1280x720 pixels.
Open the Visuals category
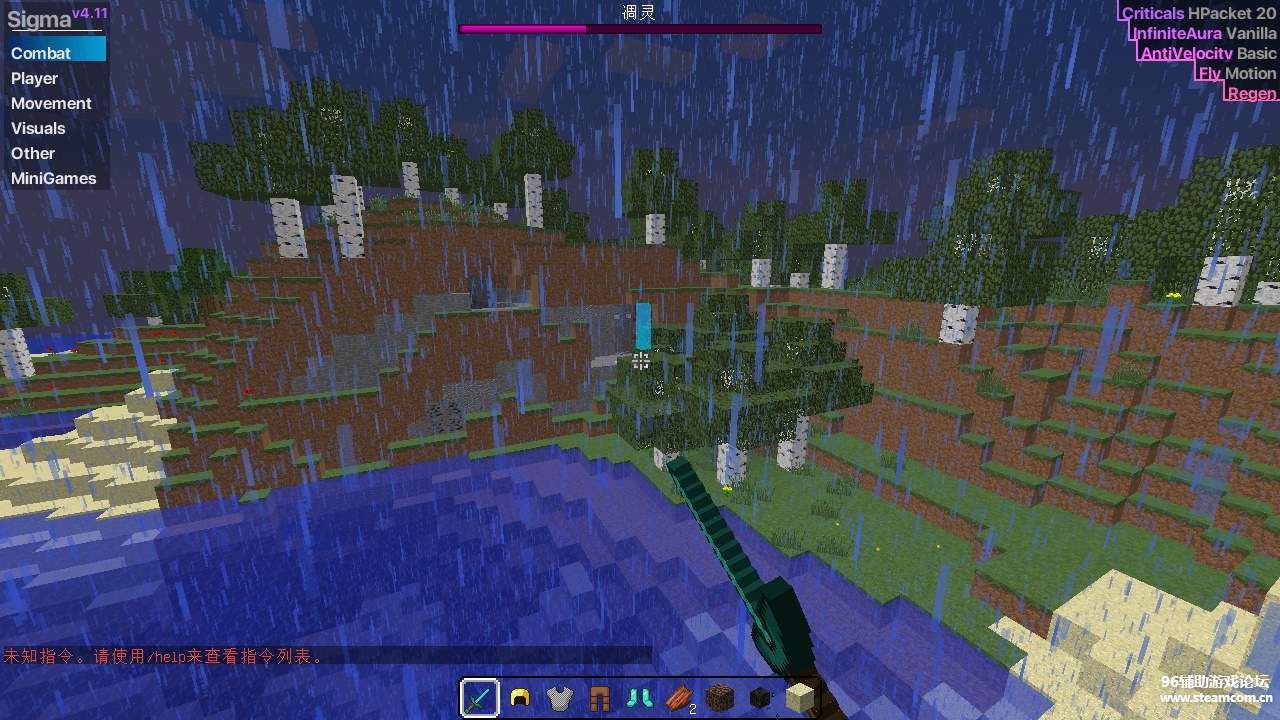click(38, 128)
